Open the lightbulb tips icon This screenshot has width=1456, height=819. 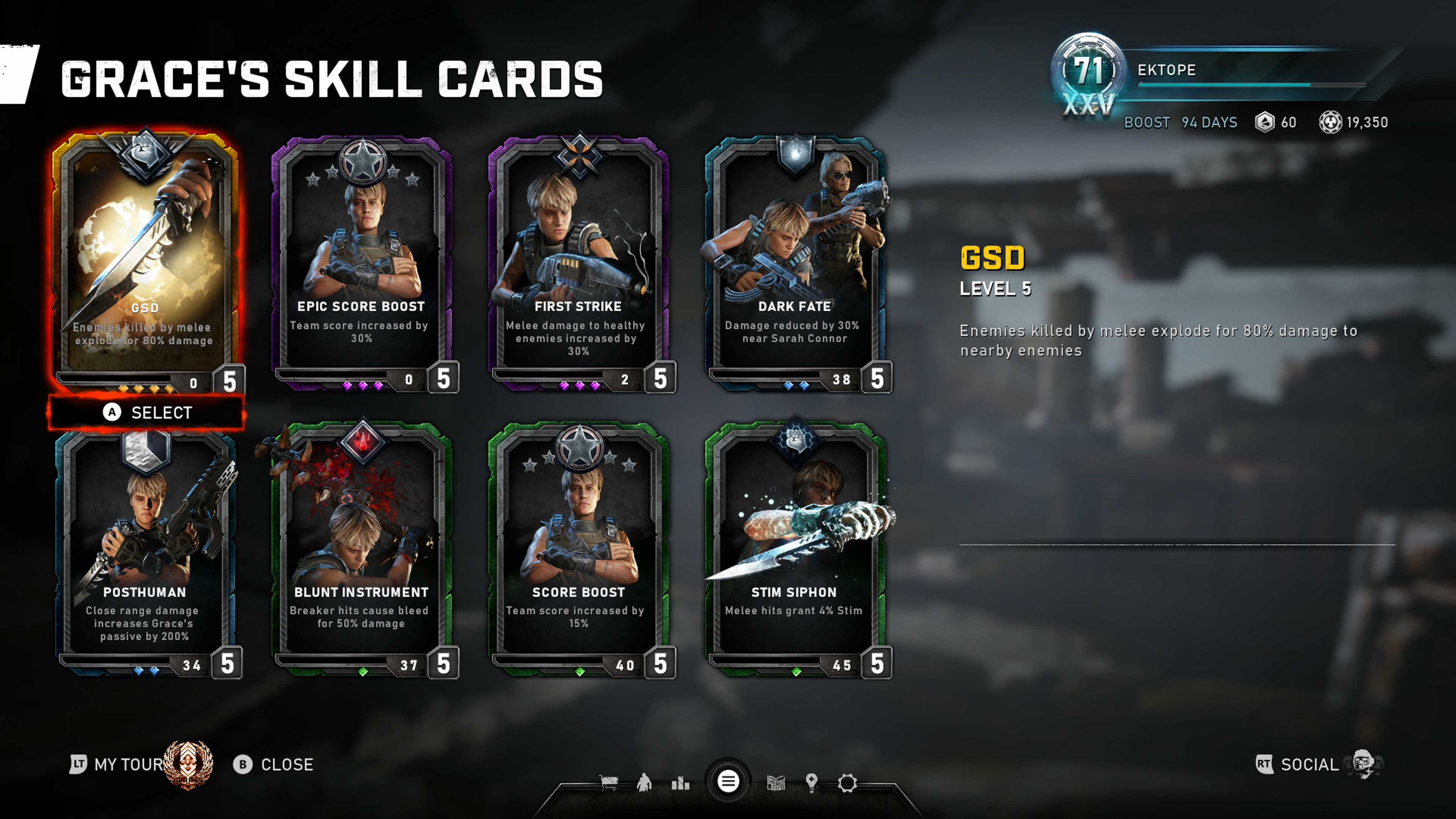(x=812, y=783)
